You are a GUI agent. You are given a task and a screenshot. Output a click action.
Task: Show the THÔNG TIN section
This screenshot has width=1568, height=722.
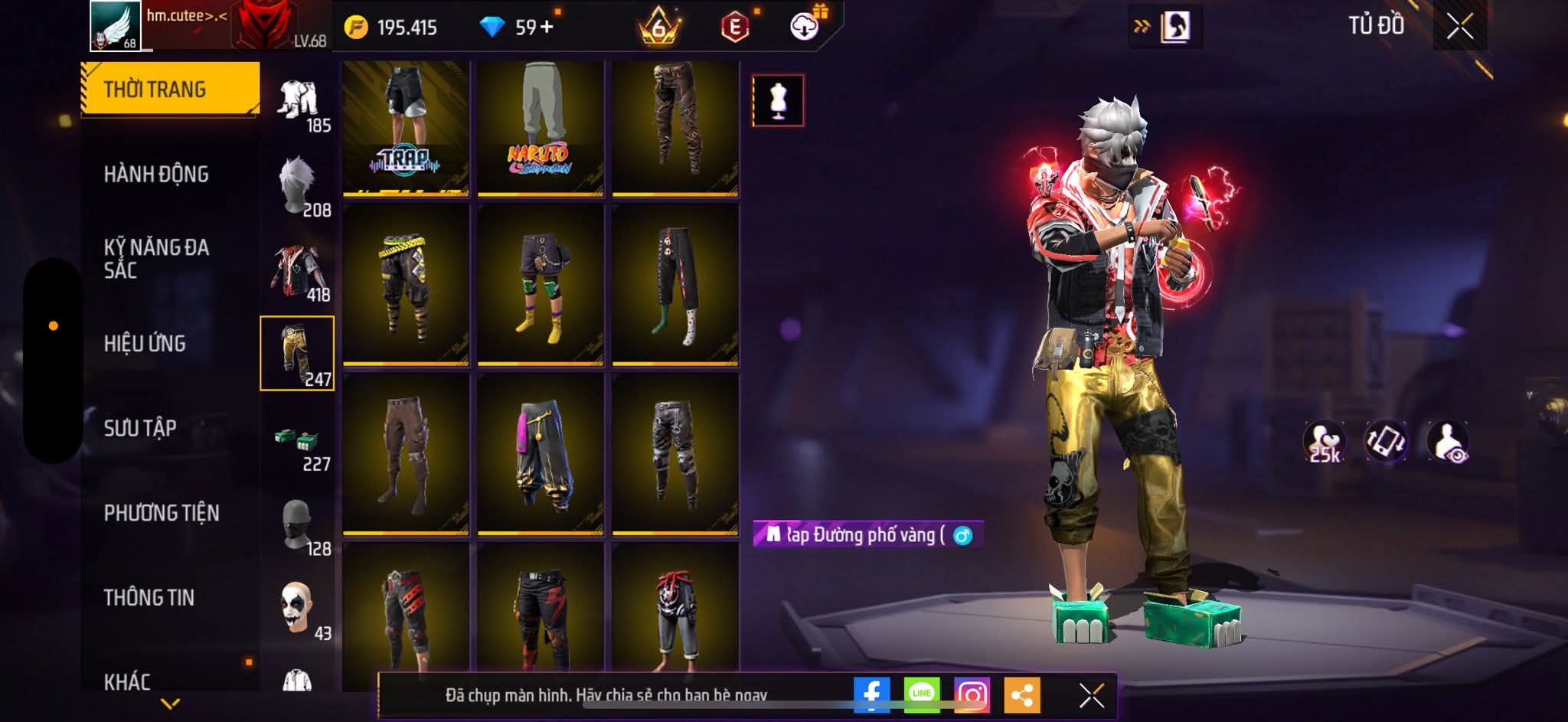tap(149, 597)
